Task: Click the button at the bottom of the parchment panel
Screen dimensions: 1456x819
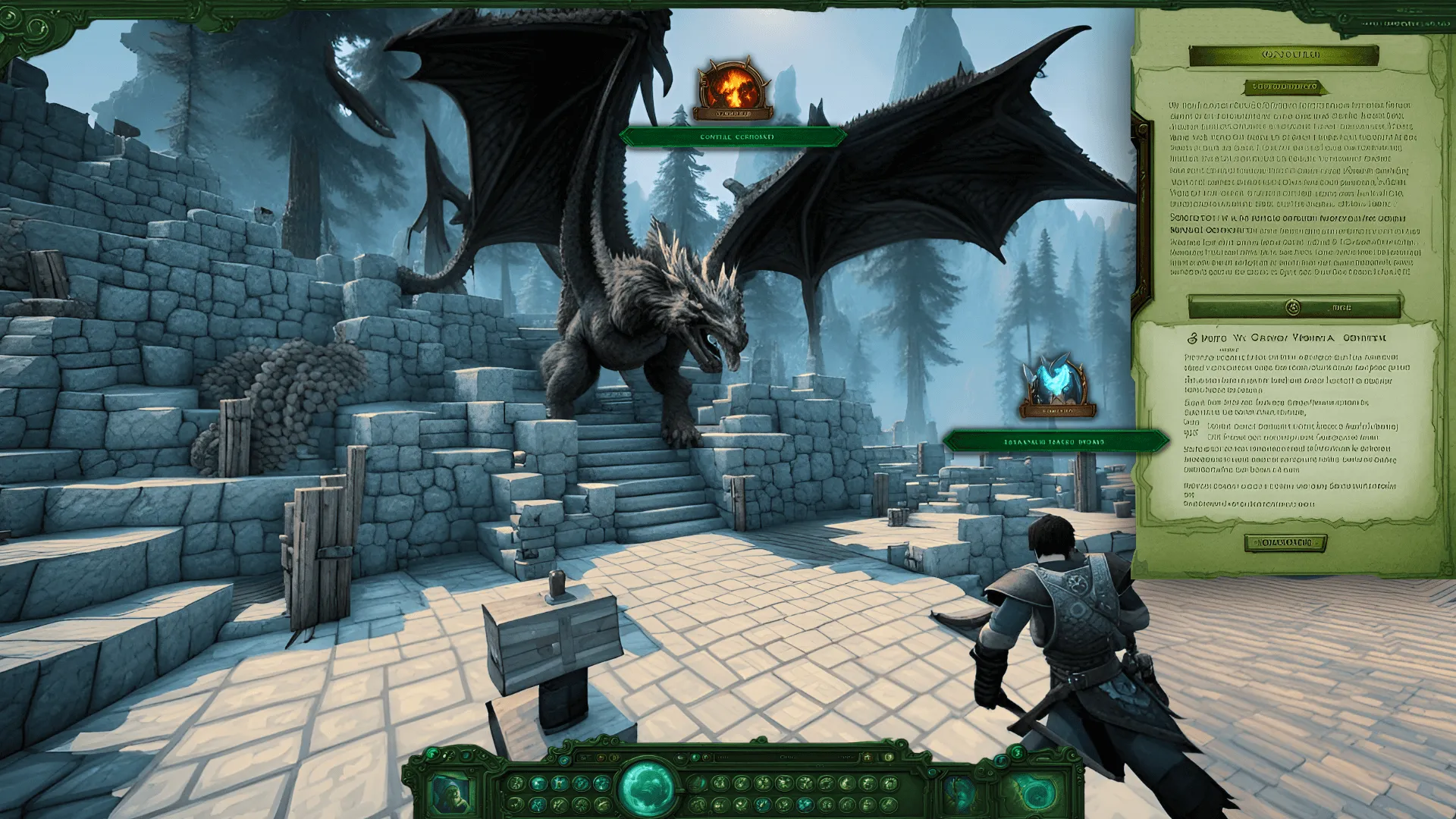Action: [x=1285, y=543]
